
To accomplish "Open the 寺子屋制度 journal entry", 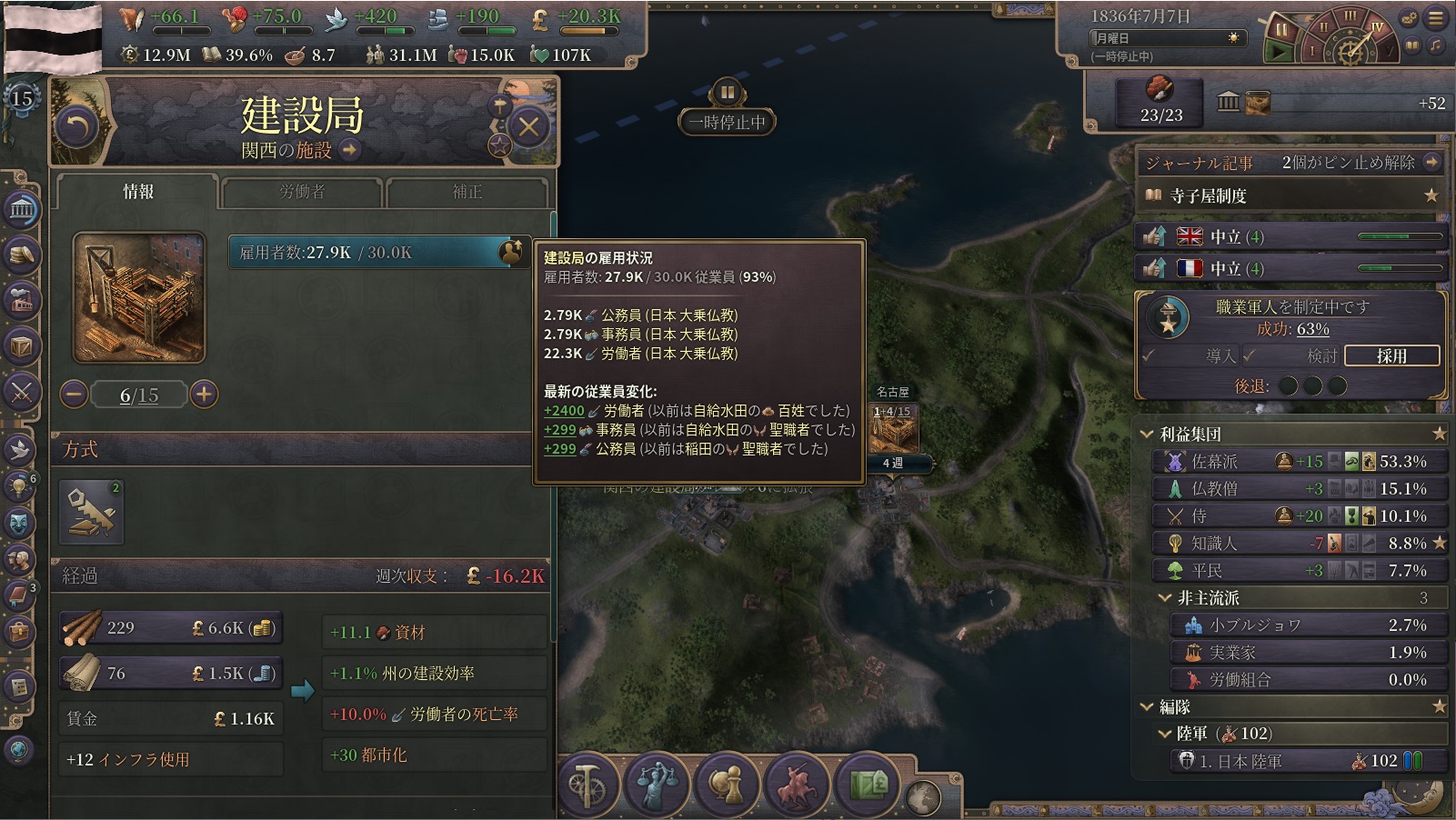I will click(x=1291, y=195).
